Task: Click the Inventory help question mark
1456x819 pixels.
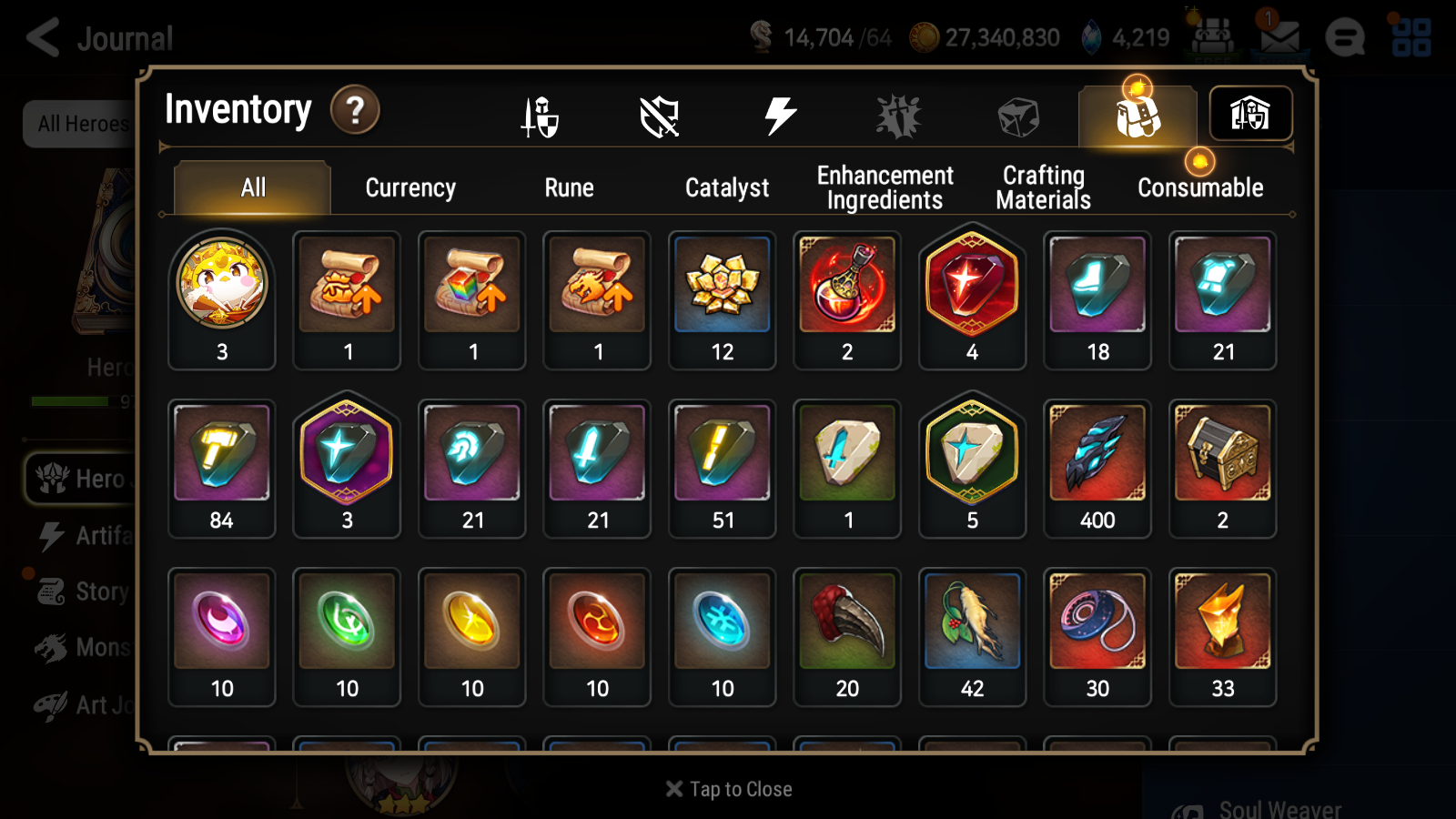Action: (x=355, y=111)
